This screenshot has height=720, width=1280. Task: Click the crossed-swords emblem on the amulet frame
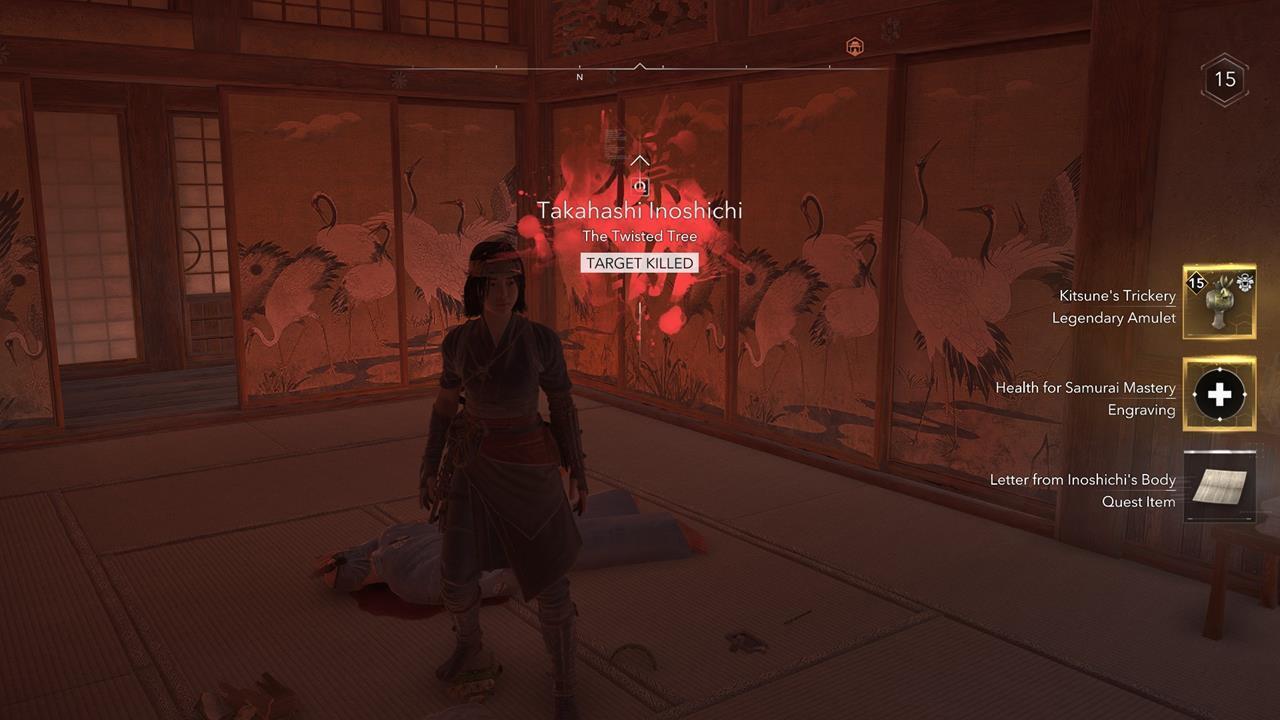(x=1245, y=282)
